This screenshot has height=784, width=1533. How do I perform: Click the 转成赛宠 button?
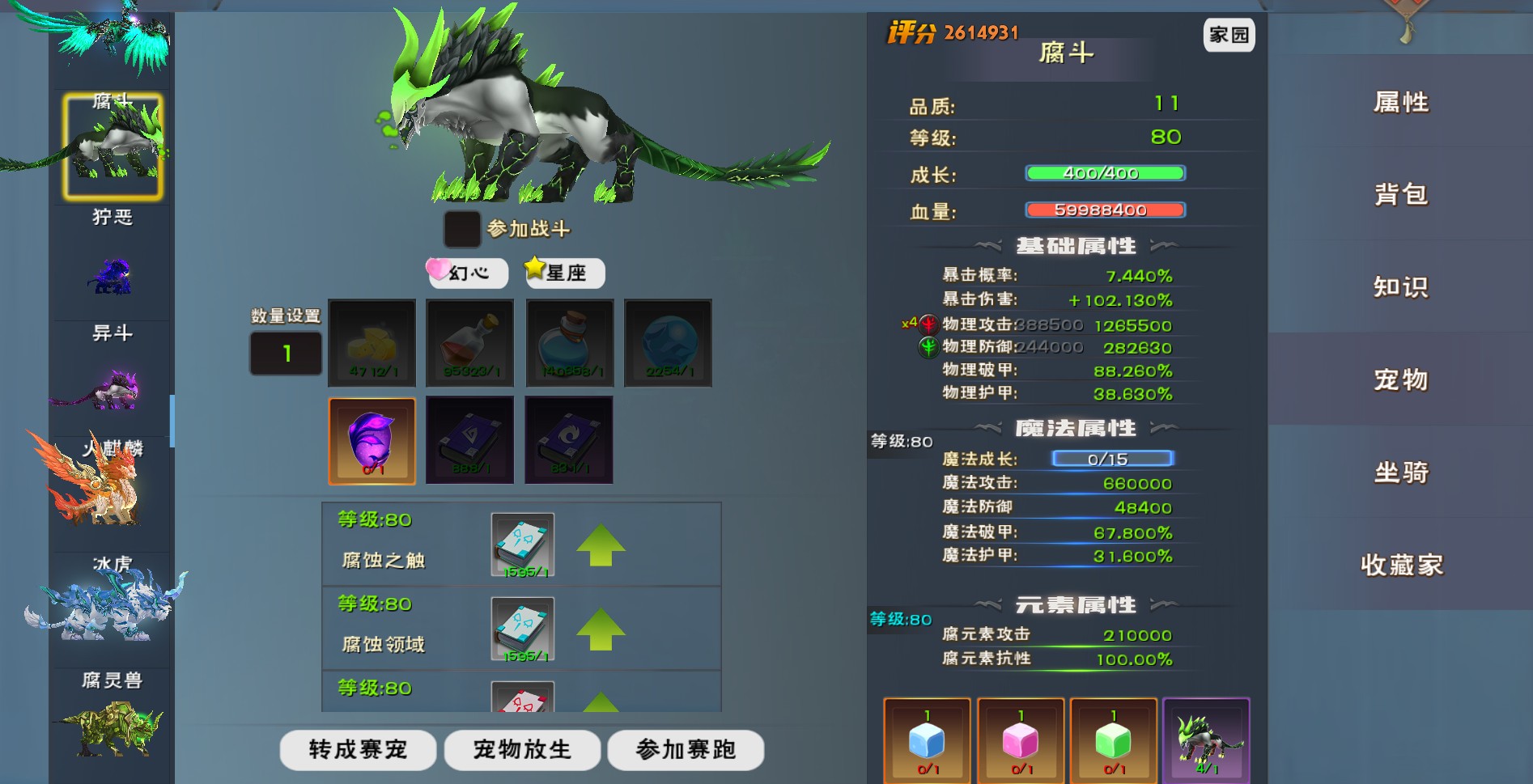pos(358,750)
